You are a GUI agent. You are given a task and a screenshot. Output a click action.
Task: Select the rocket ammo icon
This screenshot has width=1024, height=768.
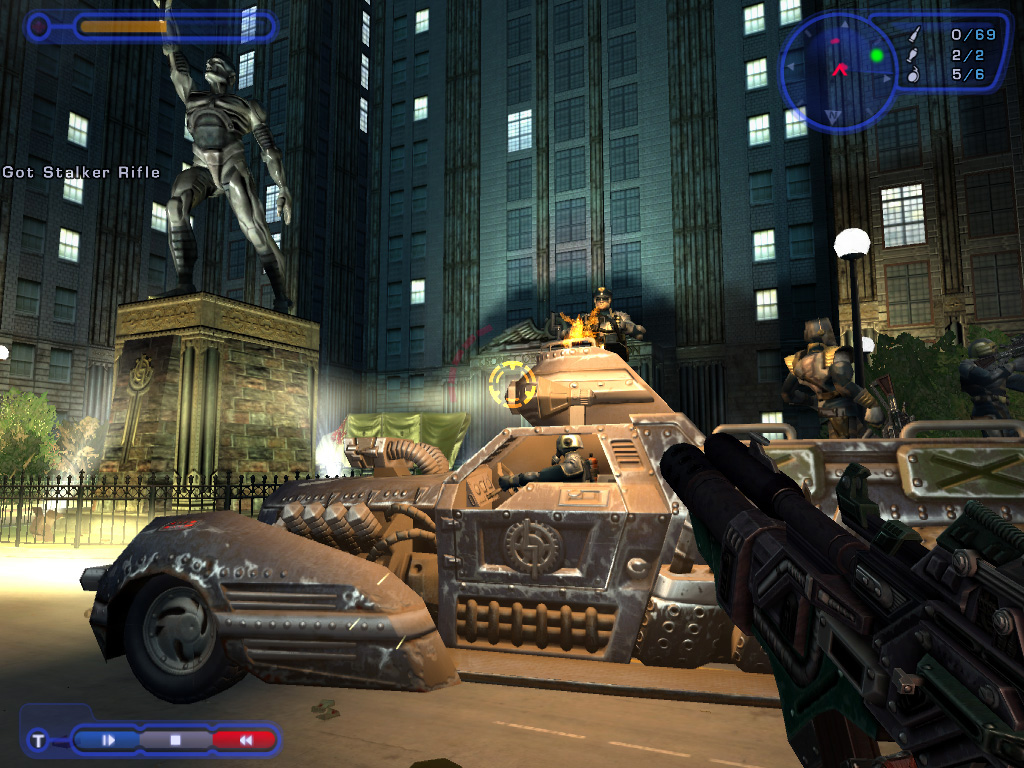(911, 55)
